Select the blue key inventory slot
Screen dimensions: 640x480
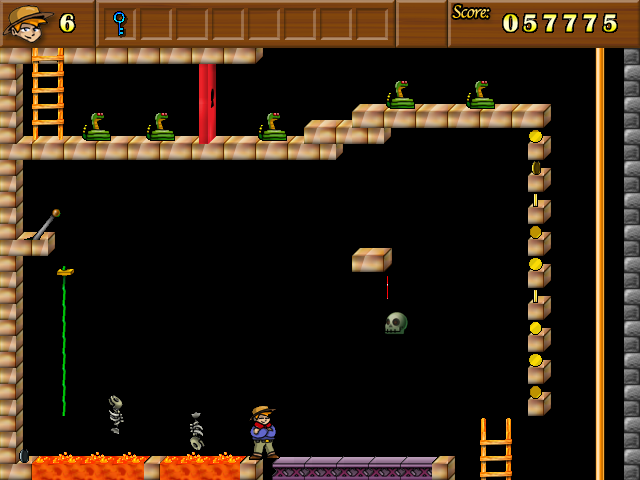pos(120,23)
